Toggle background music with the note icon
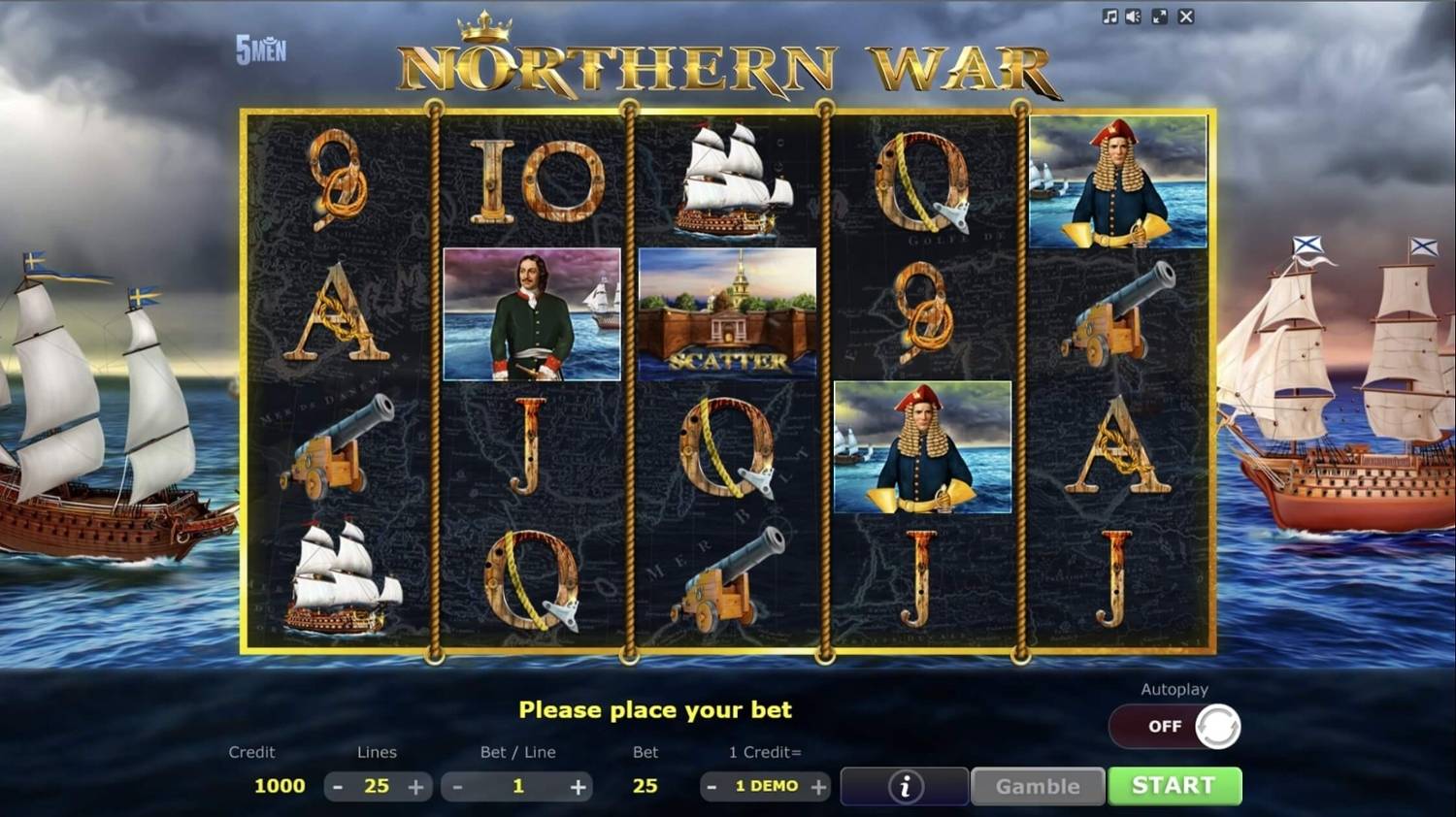The image size is (1456, 817). tap(1109, 16)
